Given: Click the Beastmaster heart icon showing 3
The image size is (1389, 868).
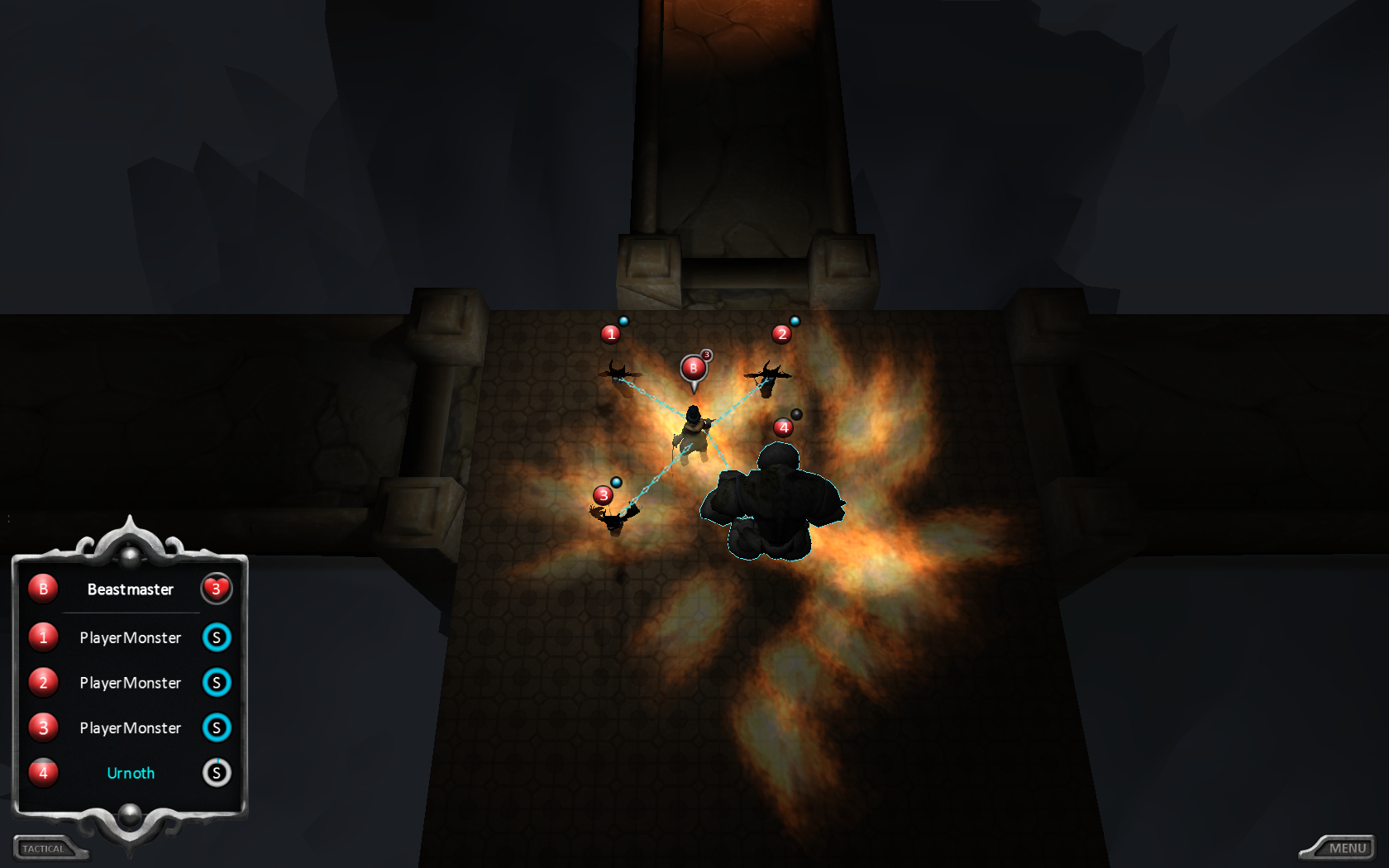Looking at the screenshot, I should 217,589.
